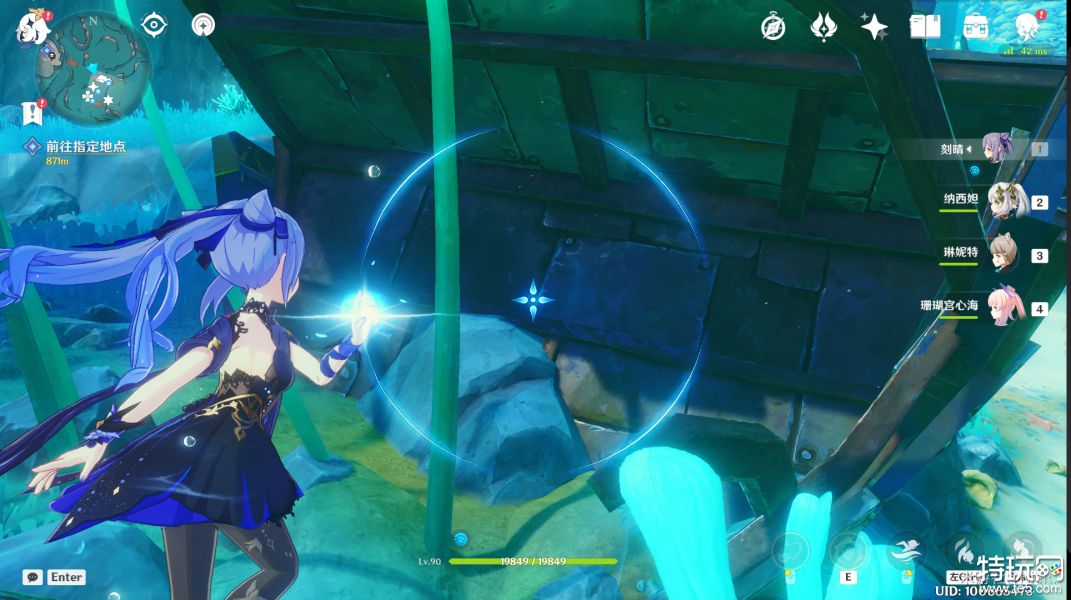The height and width of the screenshot is (600, 1071).
Task: Activate the swimming dash skill icon
Action: pyautogui.click(x=905, y=549)
